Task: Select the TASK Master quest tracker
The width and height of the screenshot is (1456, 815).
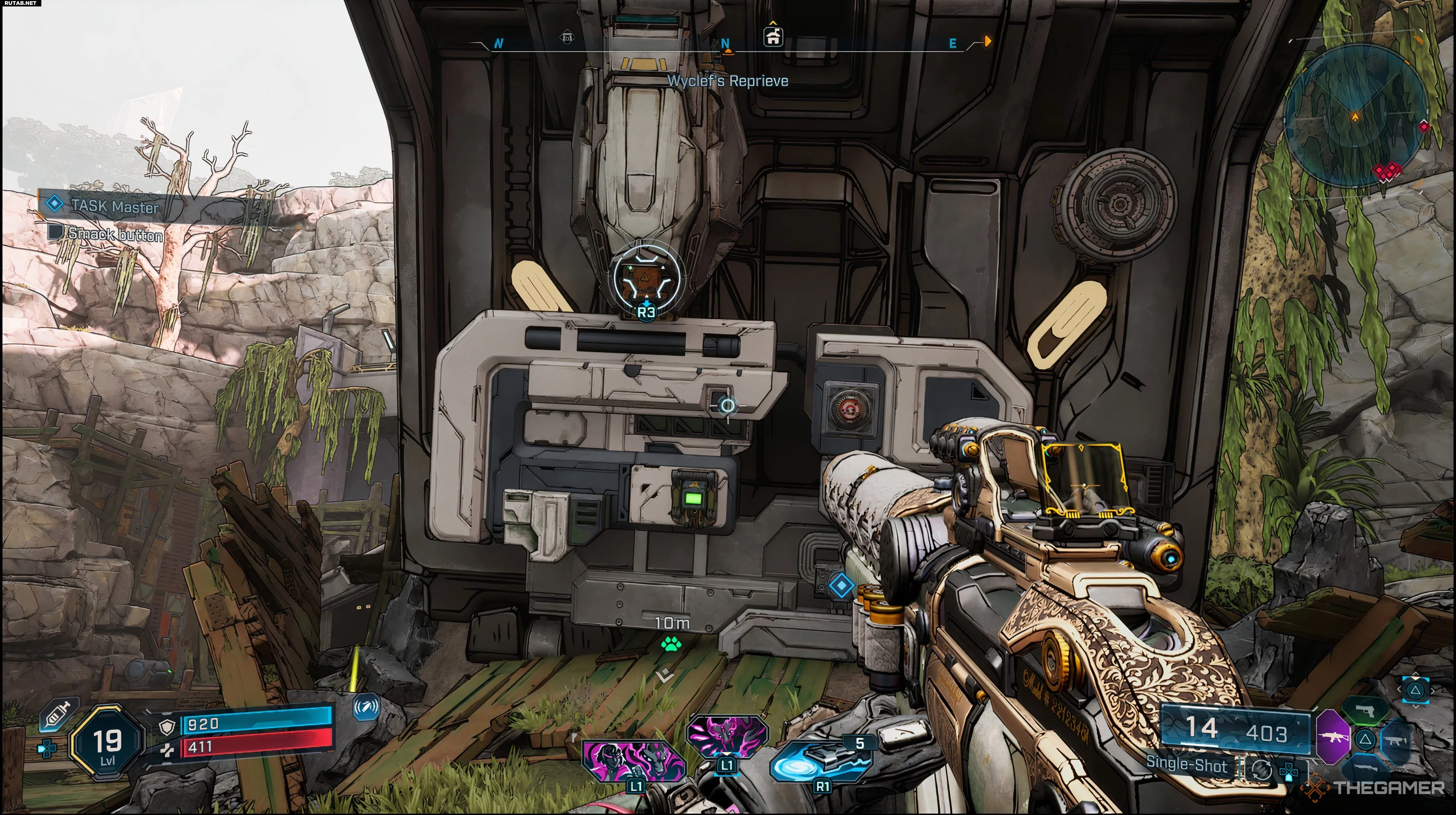Action: pos(113,206)
